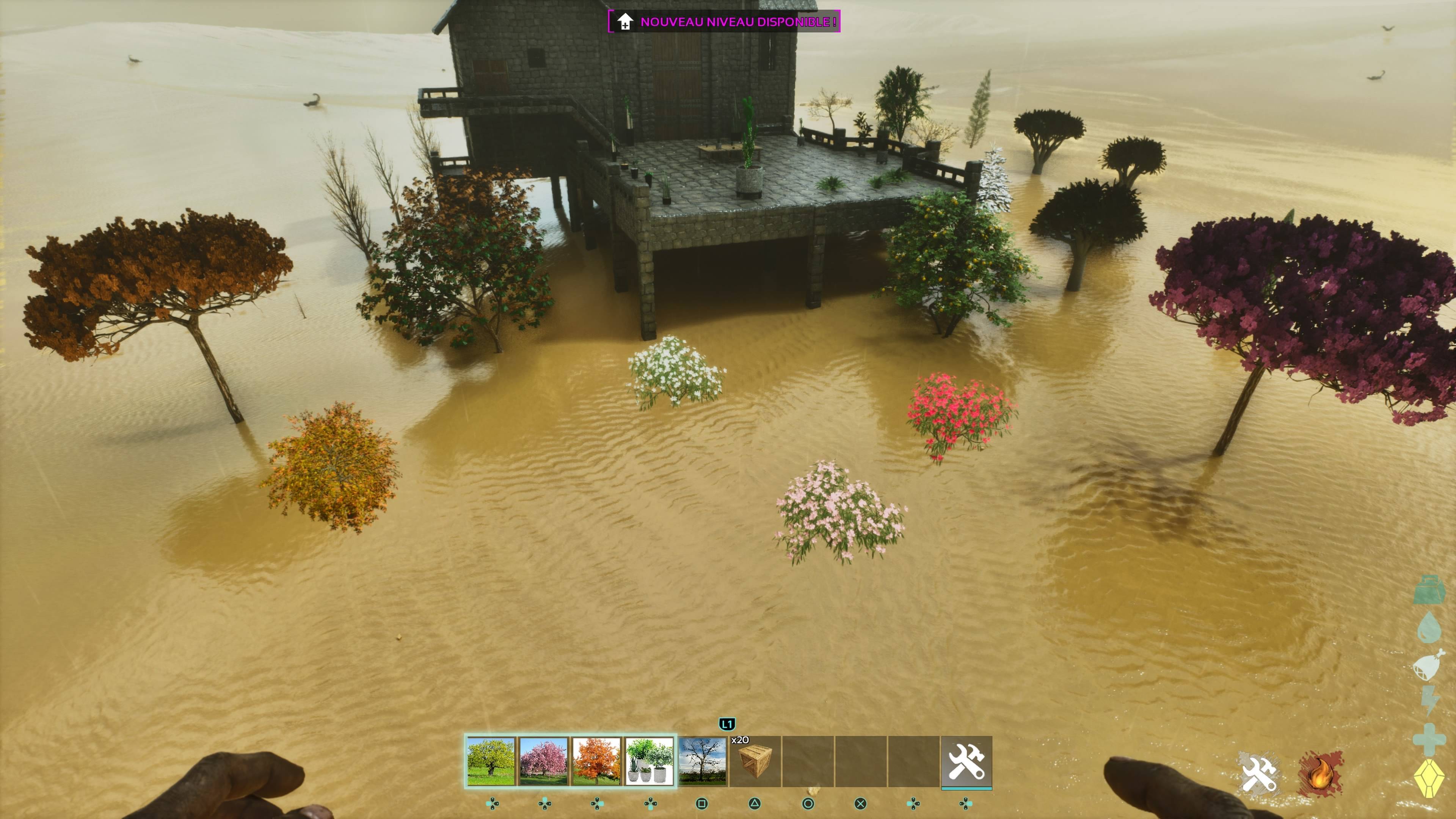Click the water droplet thirst icon
Image resolution: width=1456 pixels, height=819 pixels.
[x=1429, y=627]
